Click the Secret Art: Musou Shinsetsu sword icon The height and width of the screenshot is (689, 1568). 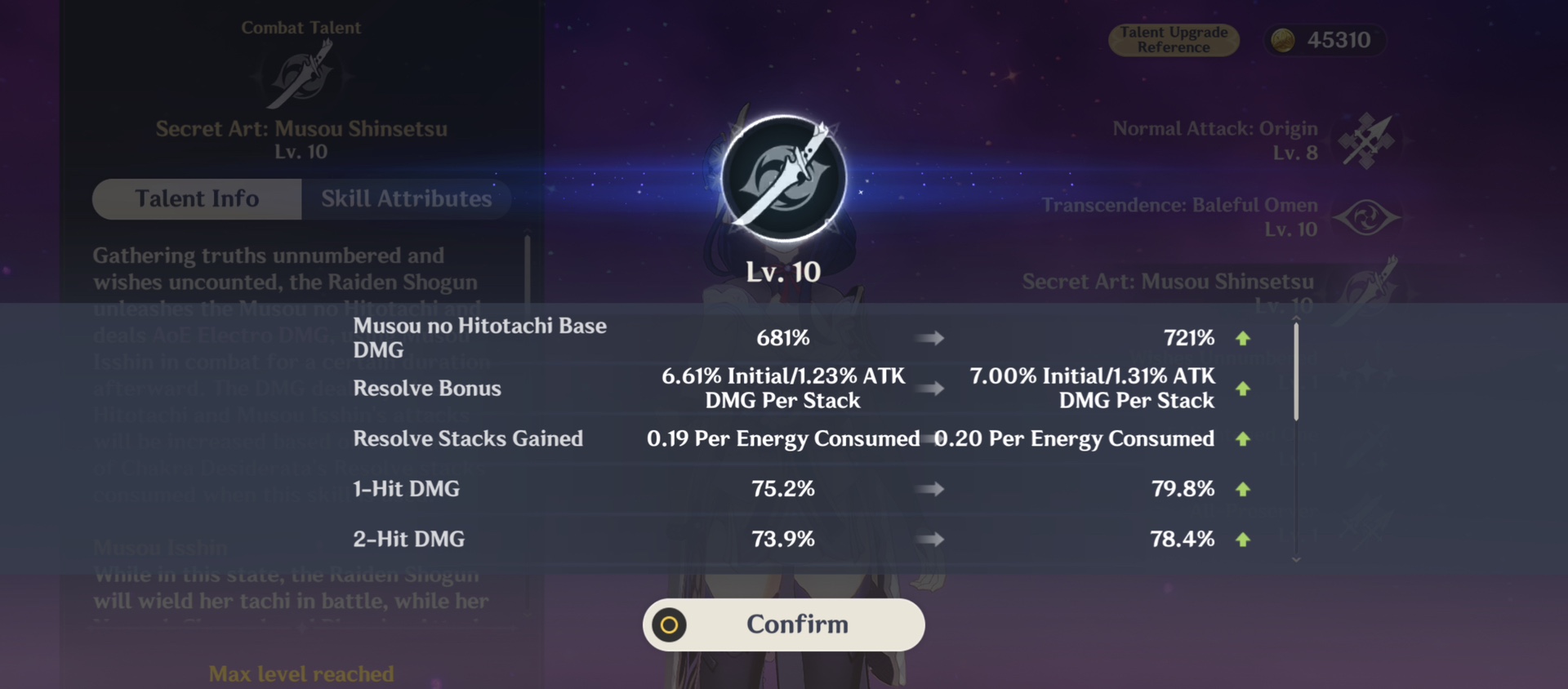pos(1368,292)
